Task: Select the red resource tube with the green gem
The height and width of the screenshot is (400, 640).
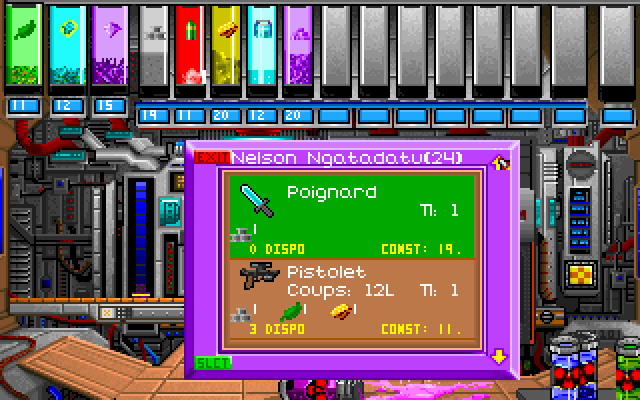Action: click(x=188, y=45)
